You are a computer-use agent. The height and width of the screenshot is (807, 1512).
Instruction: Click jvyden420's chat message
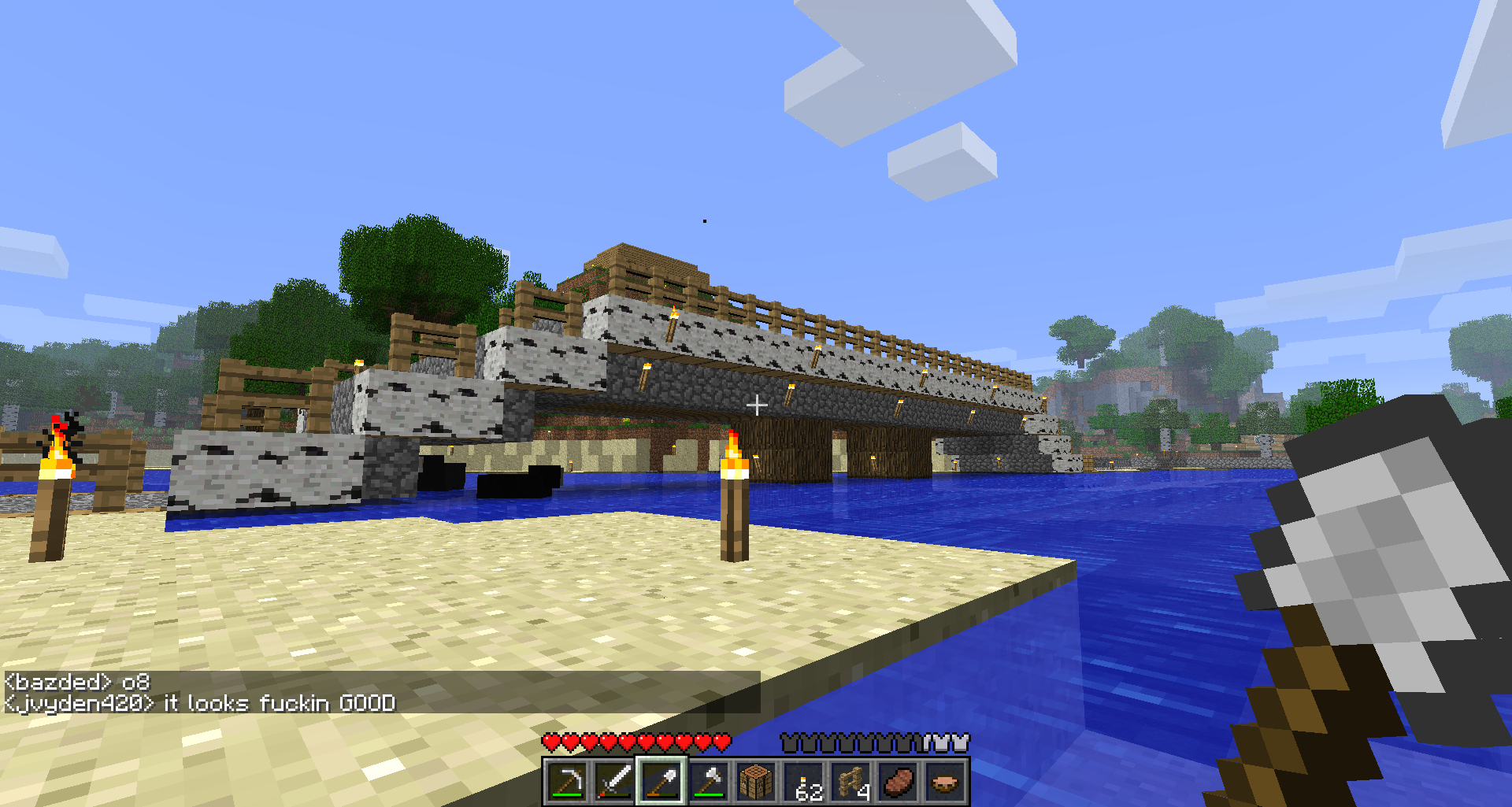coord(200,703)
